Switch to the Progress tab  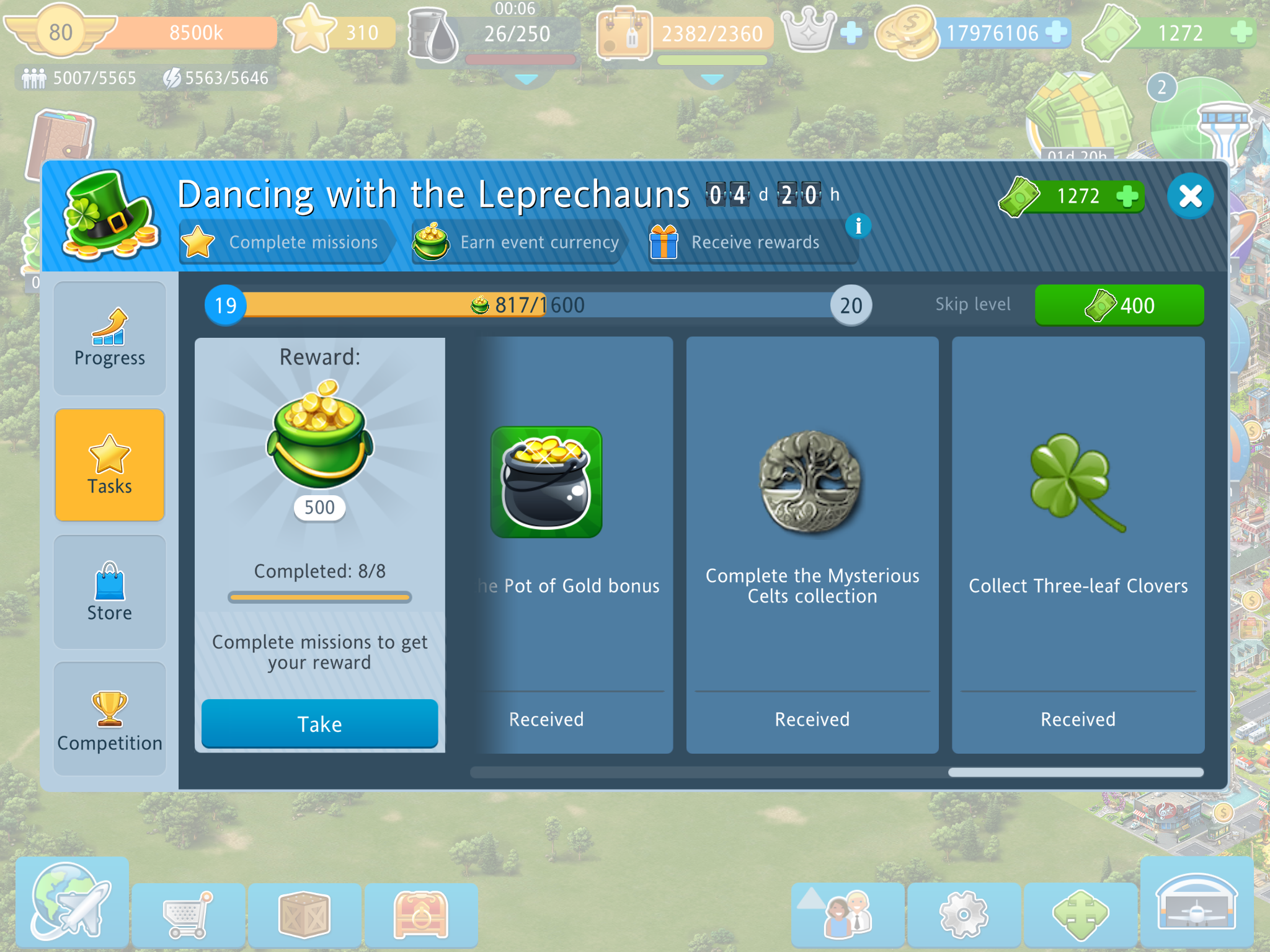(x=110, y=339)
